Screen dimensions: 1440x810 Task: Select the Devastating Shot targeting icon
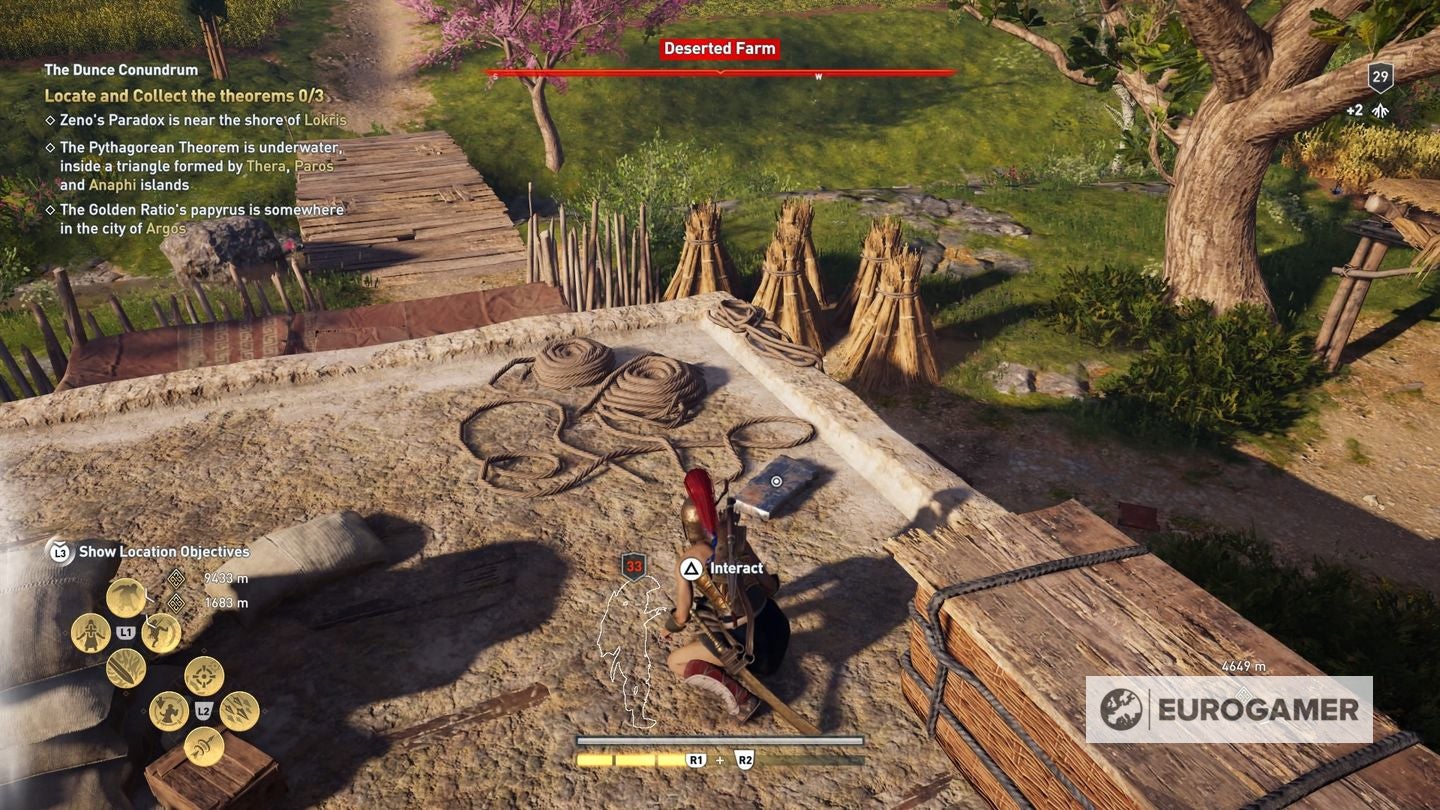[x=204, y=674]
